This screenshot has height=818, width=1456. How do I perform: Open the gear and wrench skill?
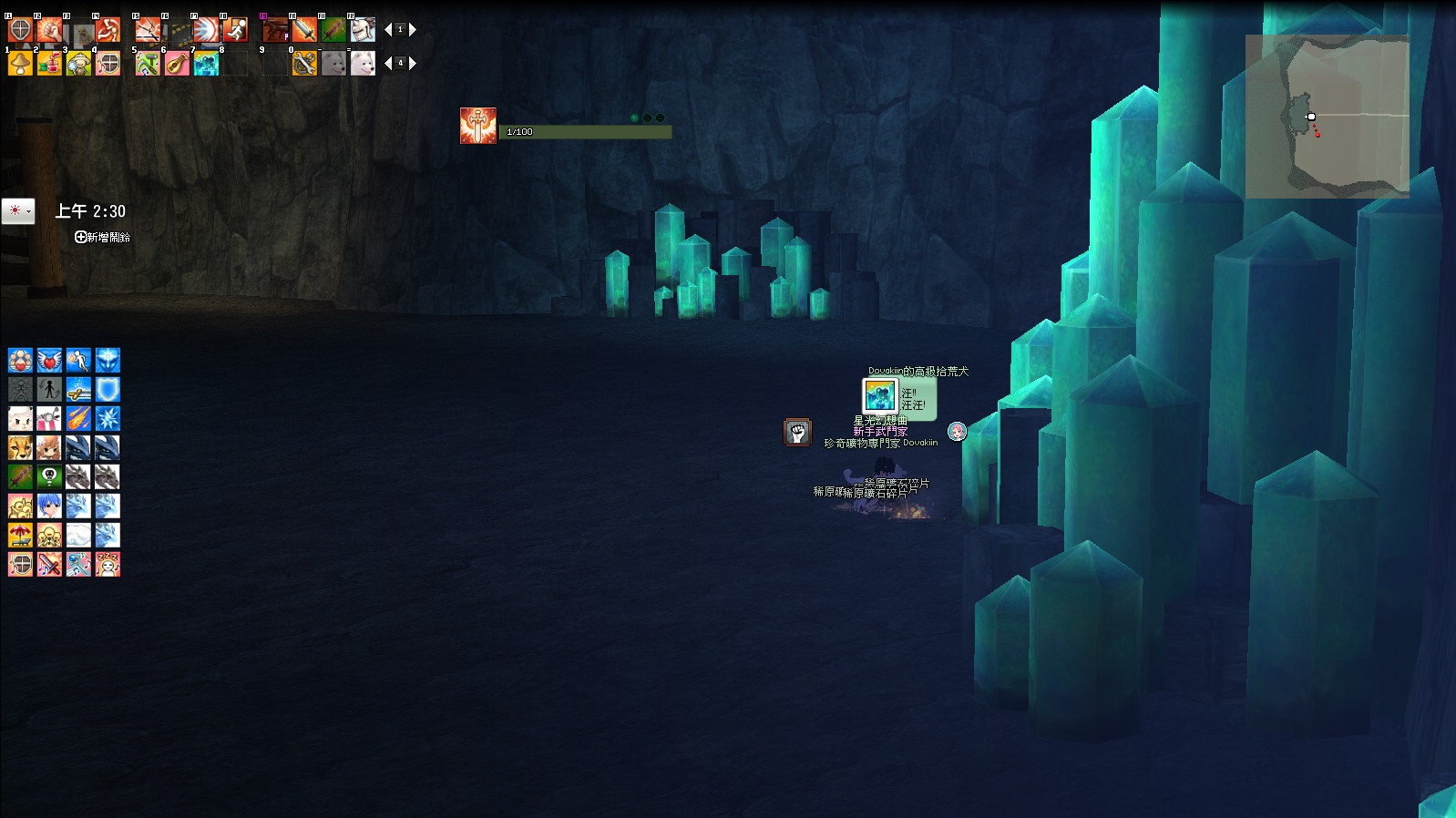pos(304,64)
